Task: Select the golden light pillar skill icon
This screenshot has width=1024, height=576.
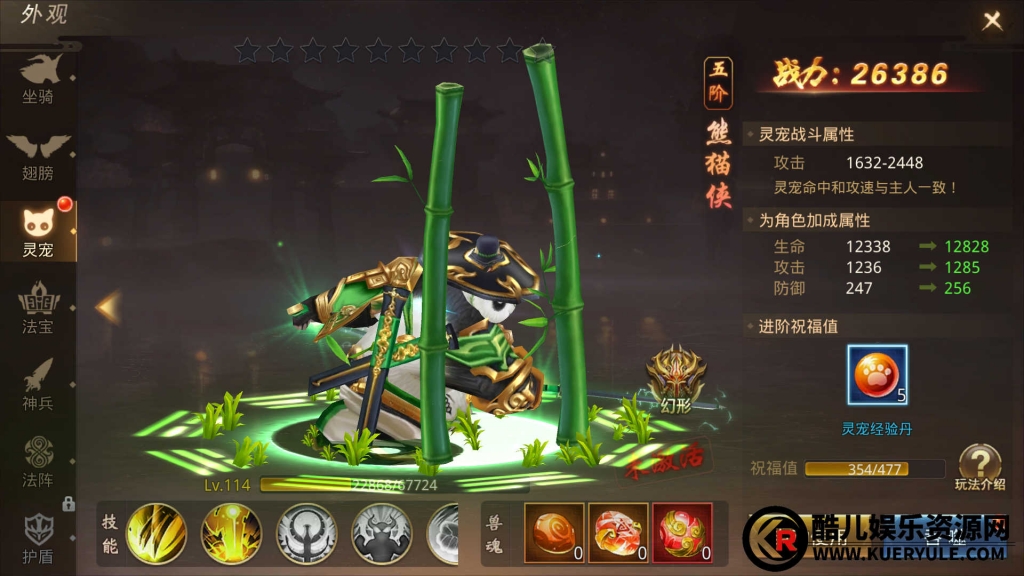Action: click(231, 533)
